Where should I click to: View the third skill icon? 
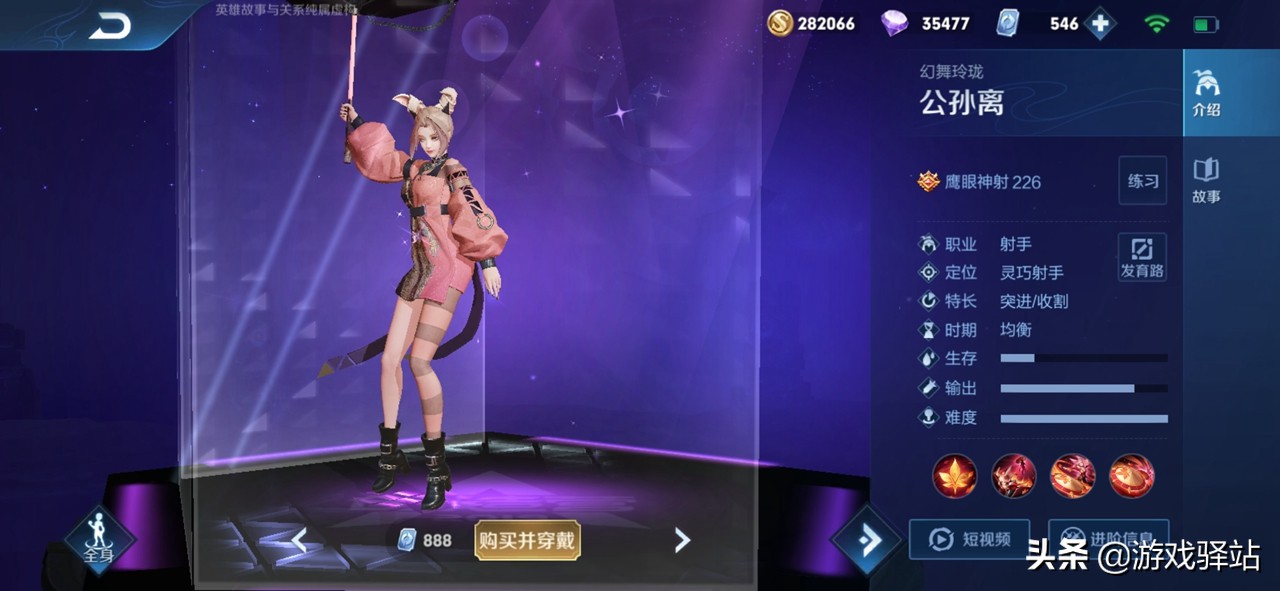coord(1072,476)
